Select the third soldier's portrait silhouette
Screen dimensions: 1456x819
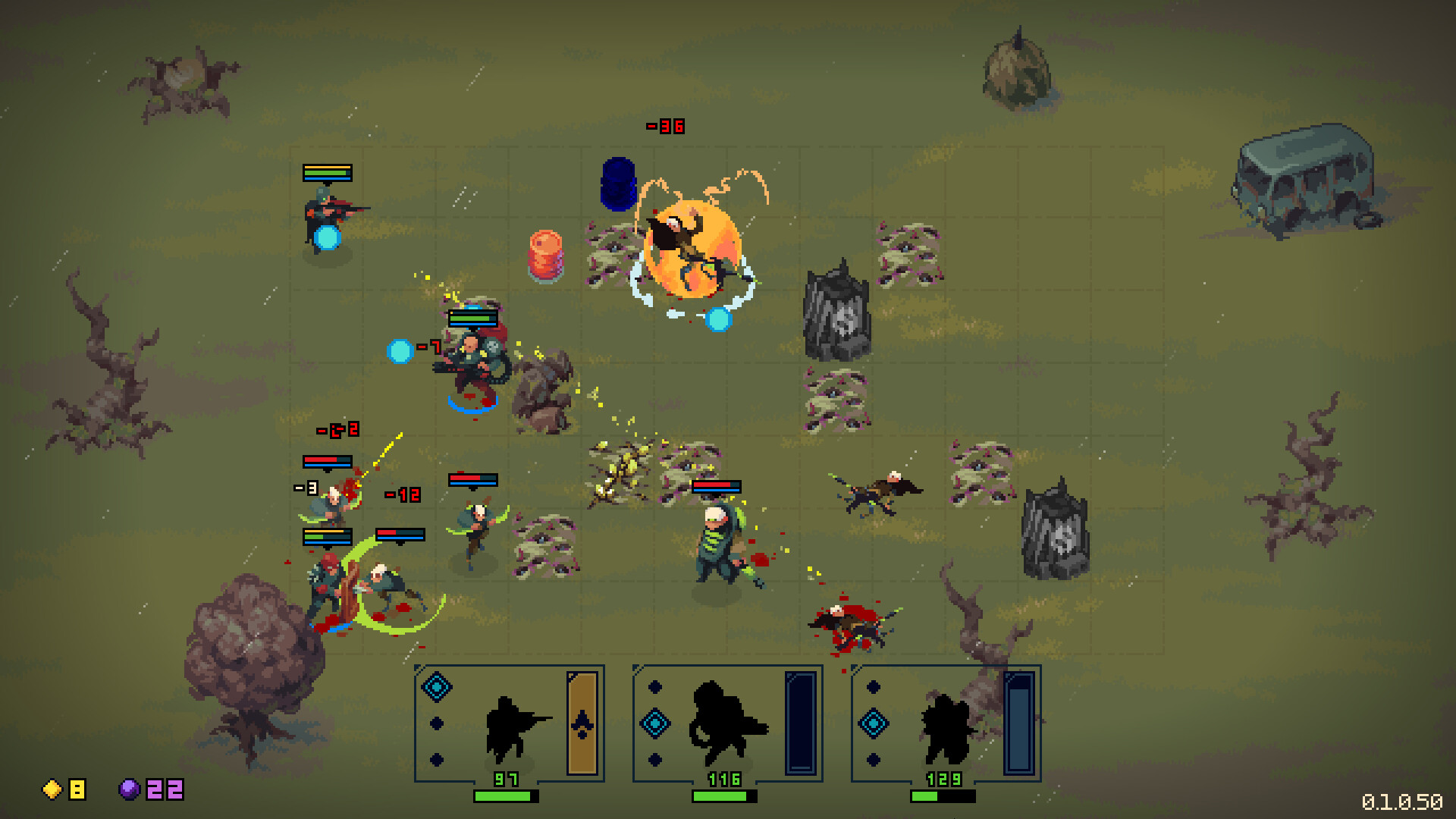pos(948,726)
